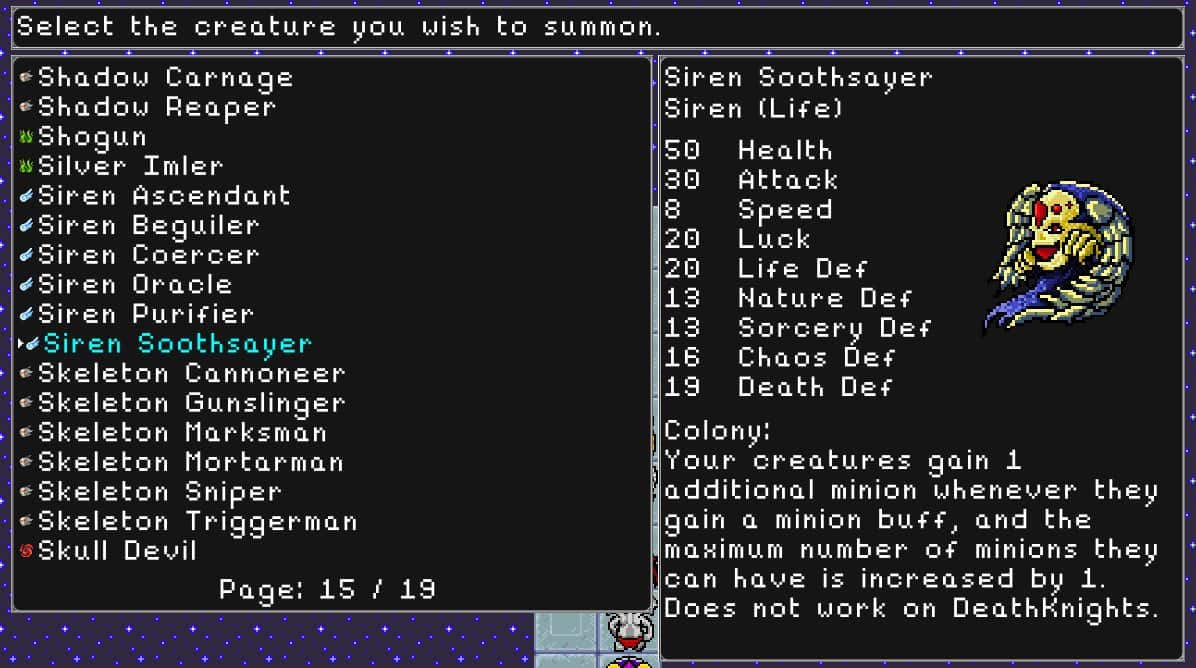This screenshot has height=668, width=1196.
Task: Pick Skeleton Marksman from the list
Action: pyautogui.click(x=182, y=433)
